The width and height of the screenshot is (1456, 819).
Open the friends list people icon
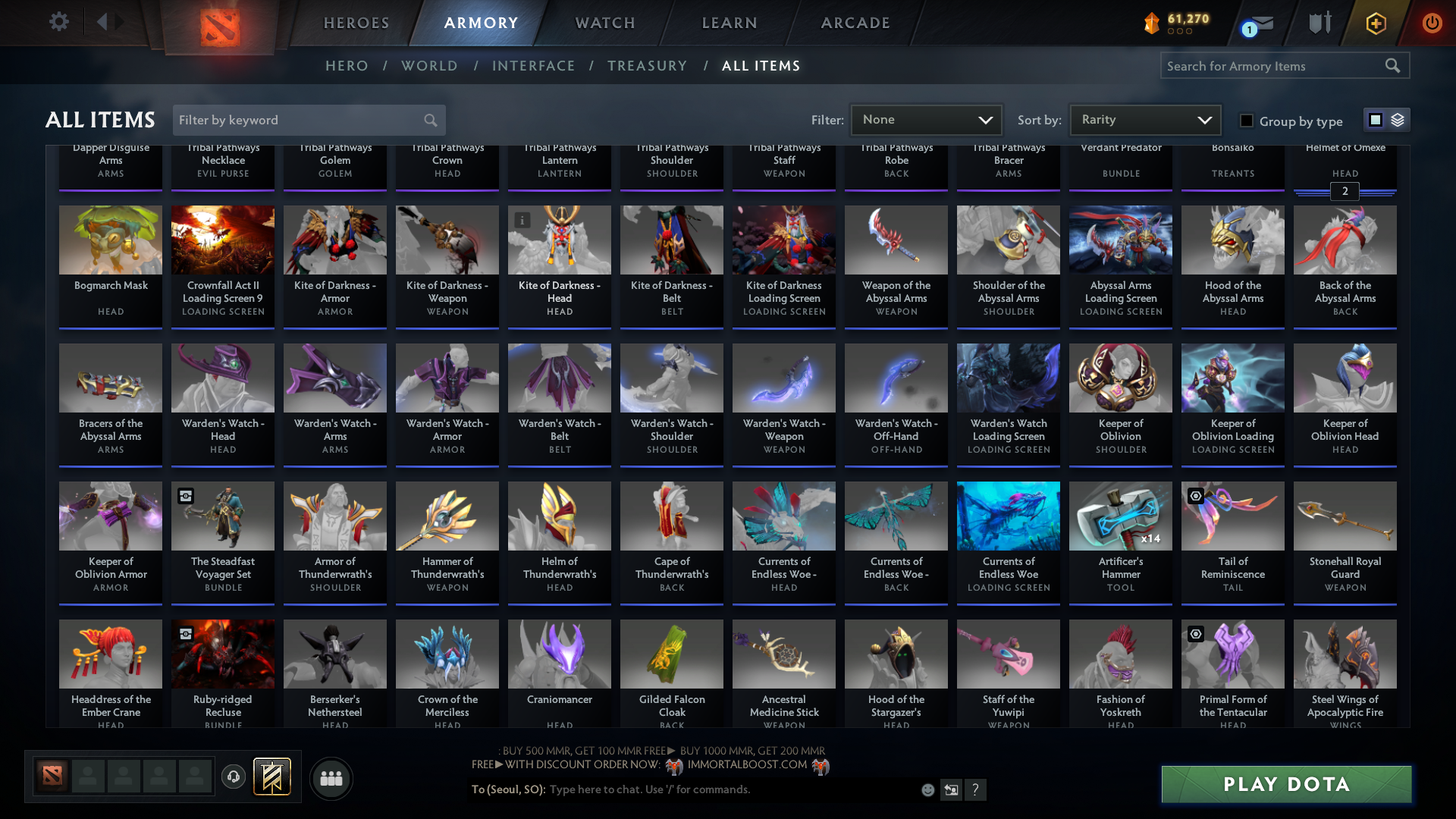[330, 778]
